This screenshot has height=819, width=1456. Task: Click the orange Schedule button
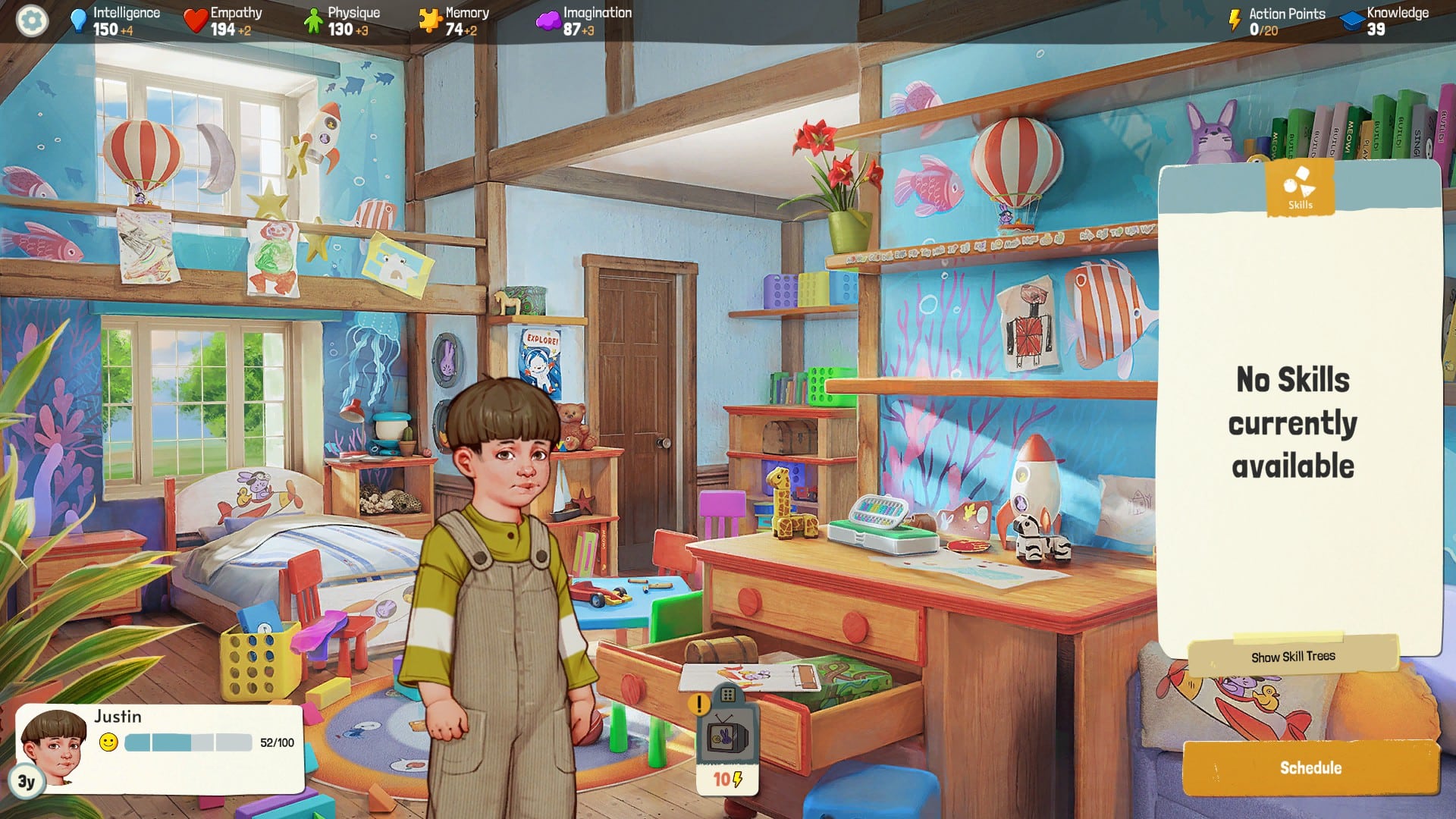click(x=1310, y=767)
